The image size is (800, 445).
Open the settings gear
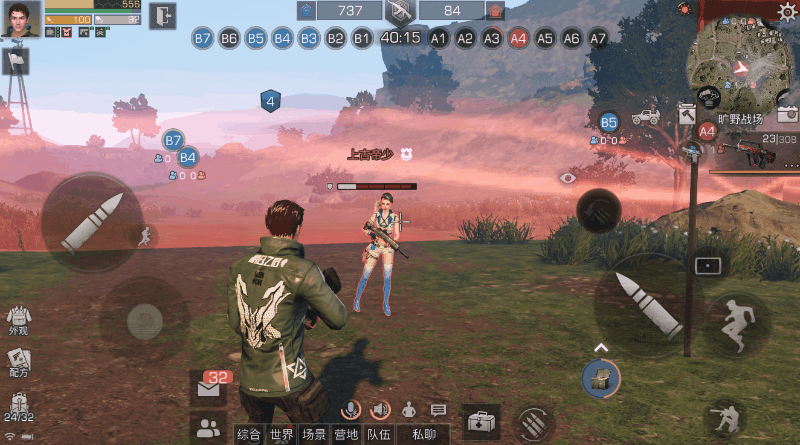[x=787, y=12]
